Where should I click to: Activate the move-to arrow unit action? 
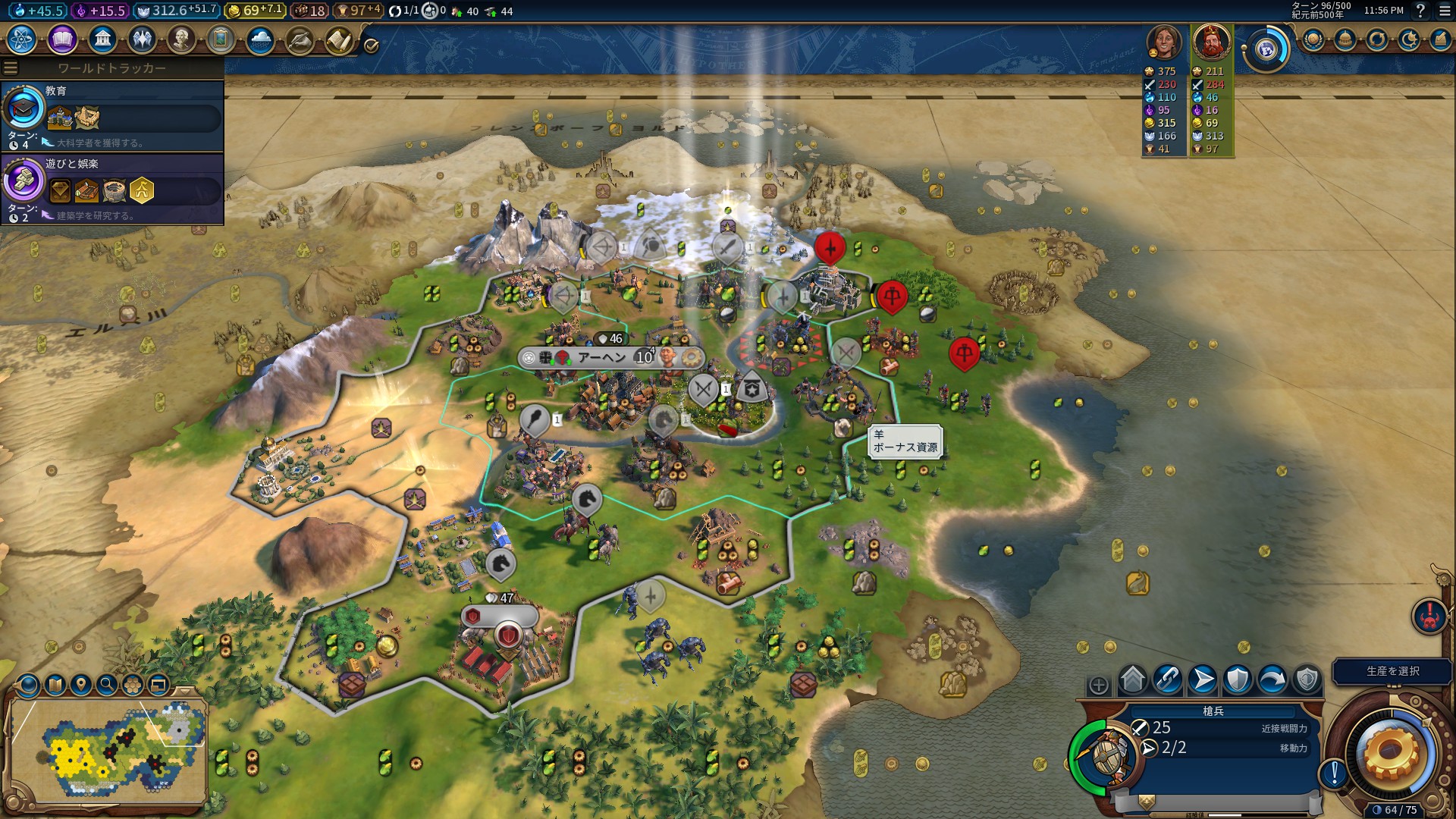tap(1203, 679)
